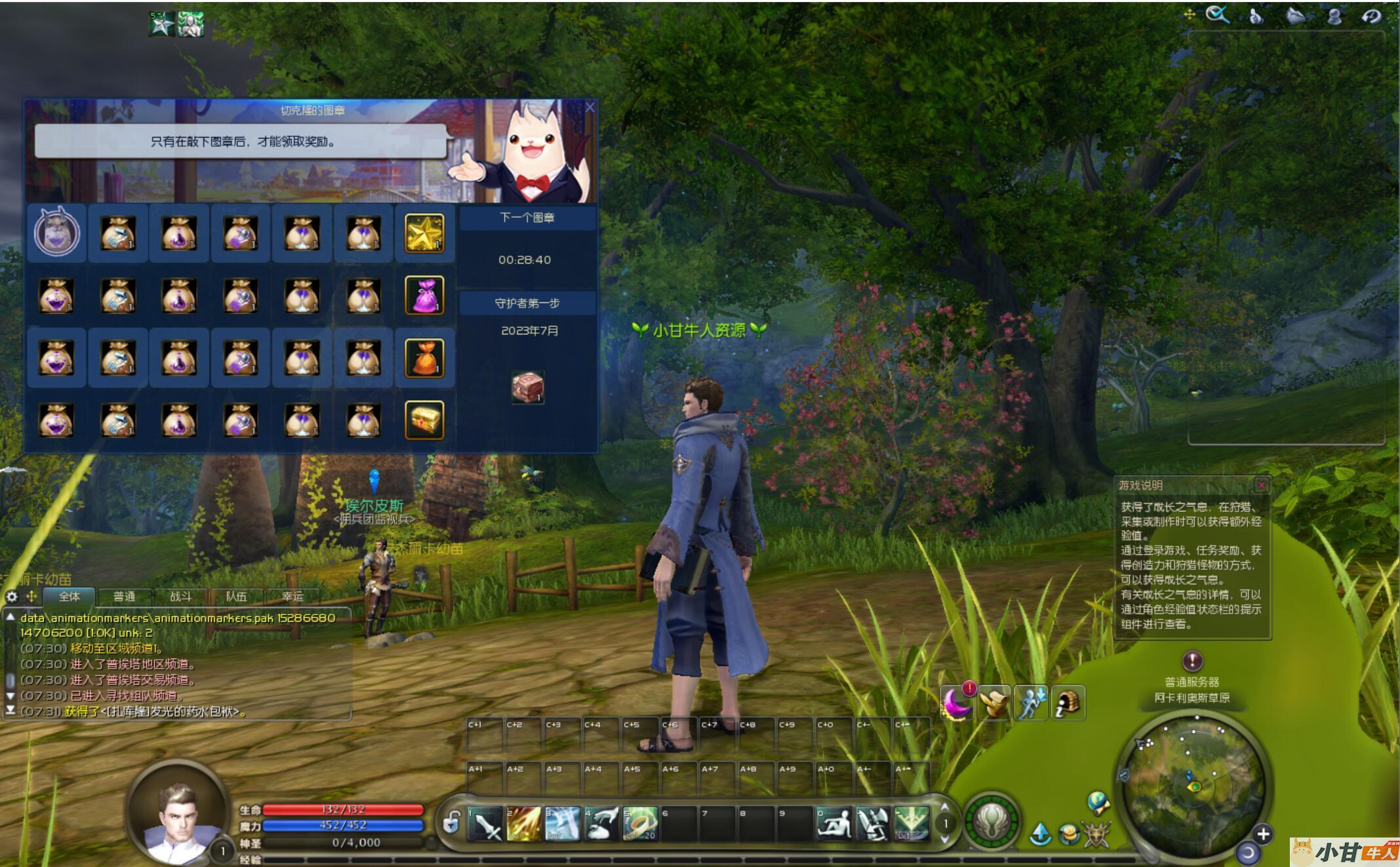Viewport: 1400px width, 867px height.
Task: Click the purple crescent moon notification icon
Action: tap(956, 704)
